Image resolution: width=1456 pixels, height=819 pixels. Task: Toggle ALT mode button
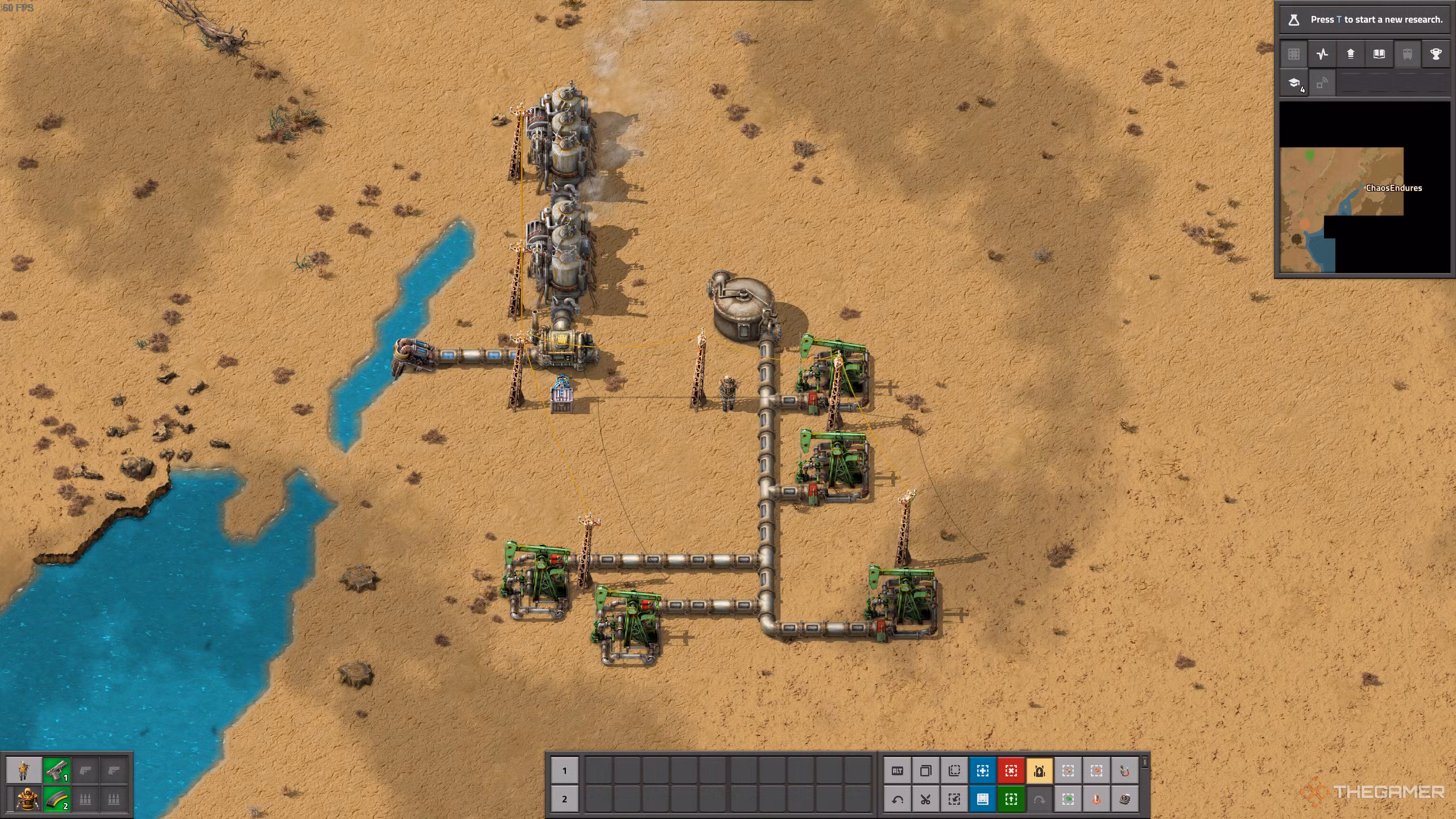pos(897,771)
